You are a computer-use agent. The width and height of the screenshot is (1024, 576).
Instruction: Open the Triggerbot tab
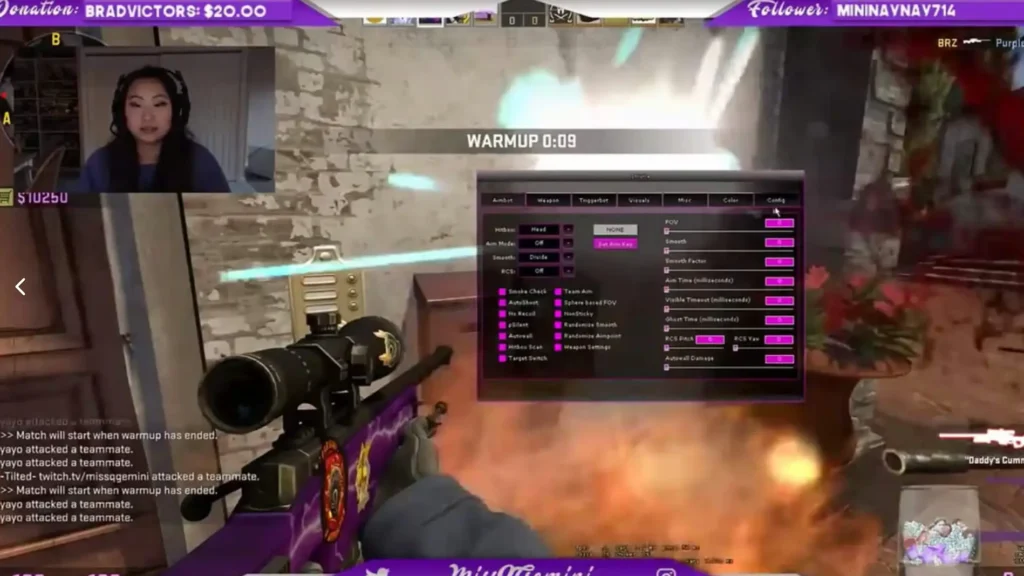click(x=594, y=200)
